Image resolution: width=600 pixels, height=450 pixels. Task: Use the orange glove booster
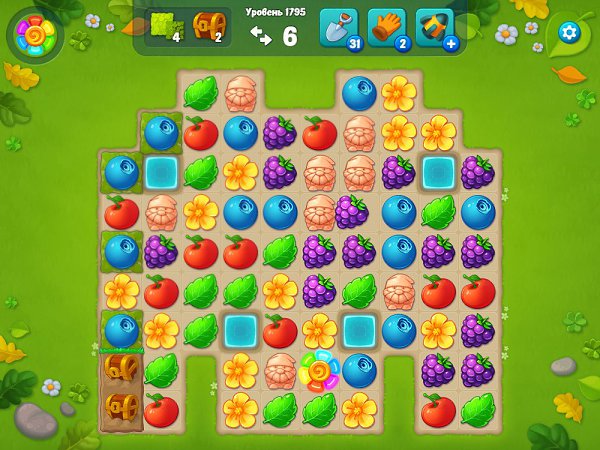pyautogui.click(x=386, y=27)
